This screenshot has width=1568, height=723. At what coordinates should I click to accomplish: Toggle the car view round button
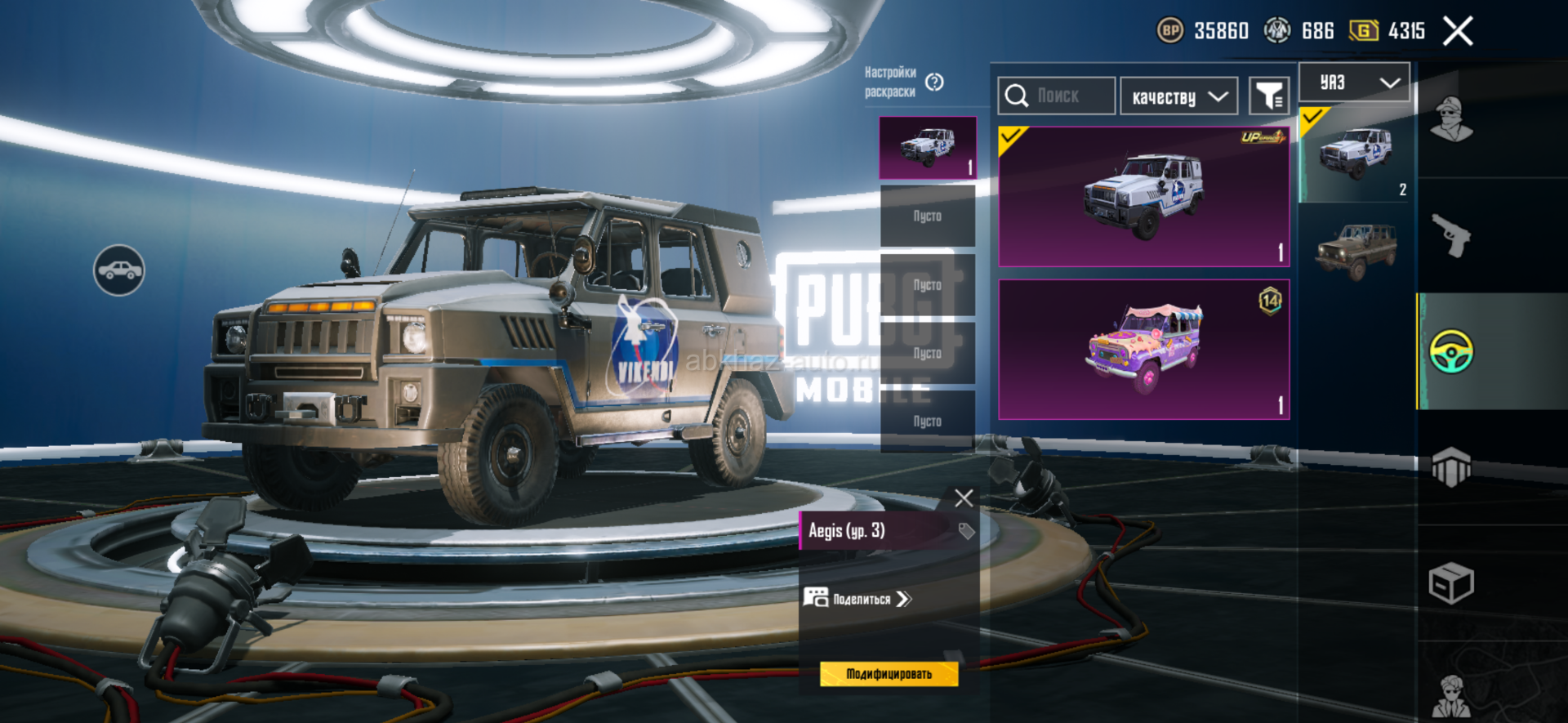click(119, 270)
